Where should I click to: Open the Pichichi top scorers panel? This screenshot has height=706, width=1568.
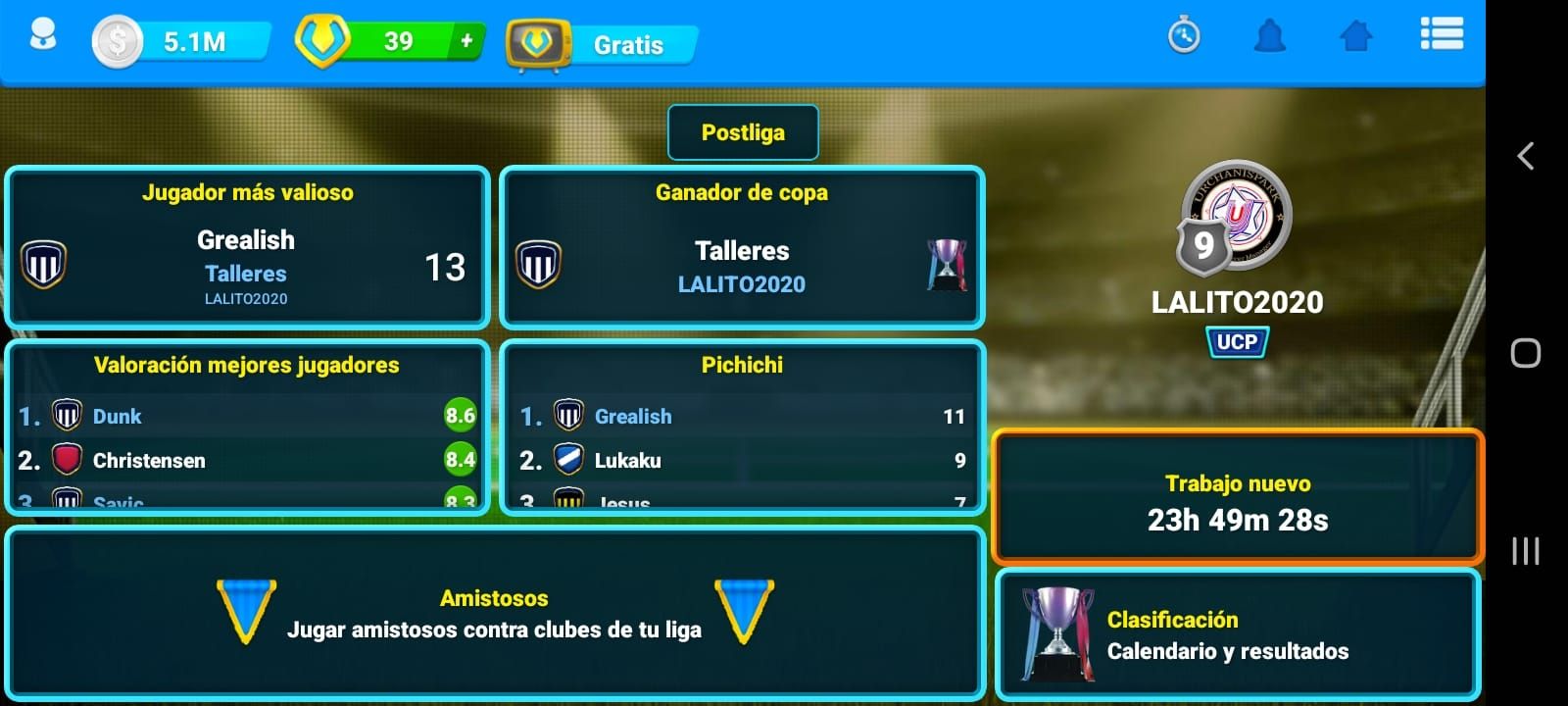click(x=742, y=365)
